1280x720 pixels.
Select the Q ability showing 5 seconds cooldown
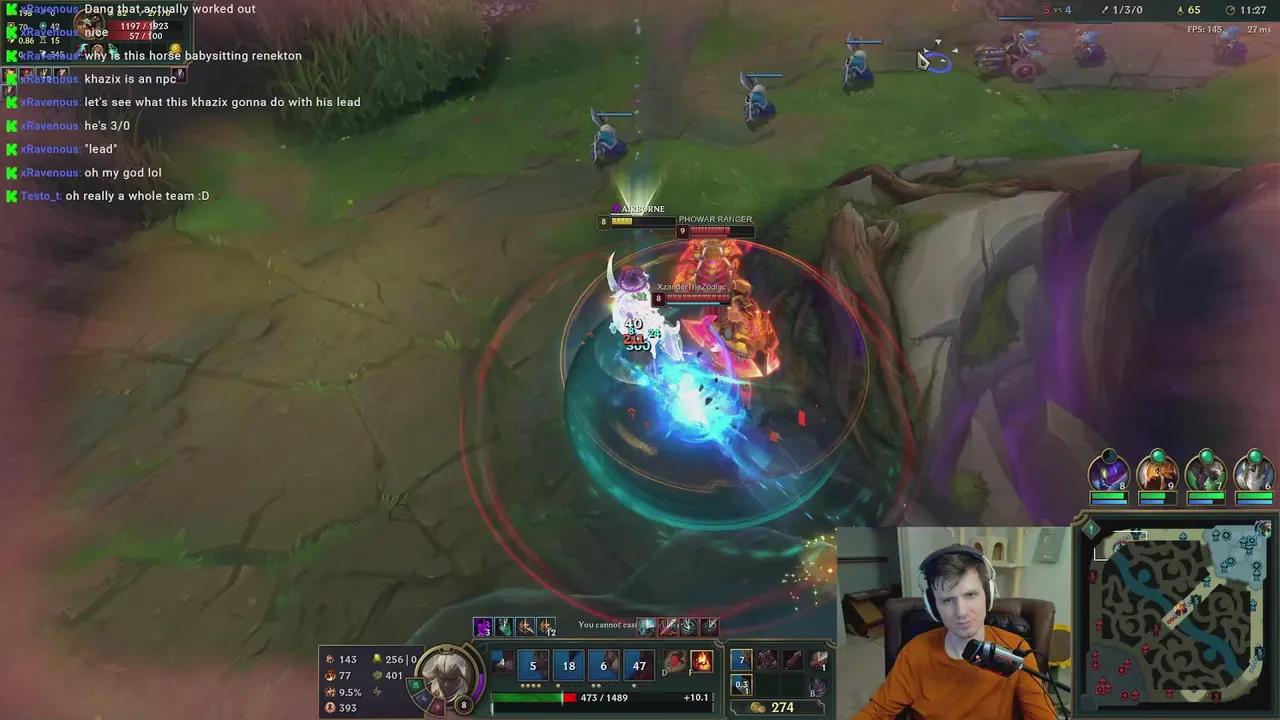(x=532, y=665)
